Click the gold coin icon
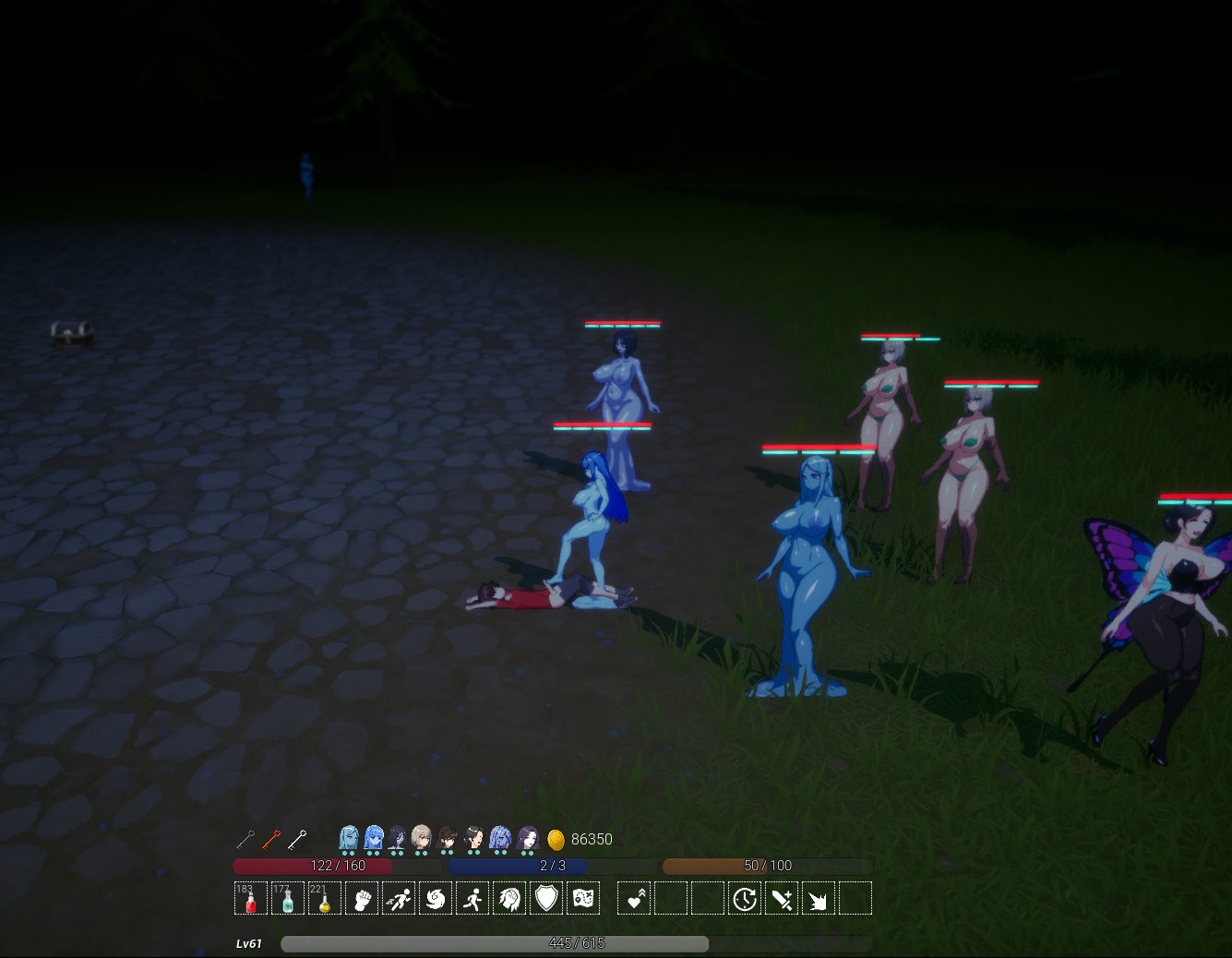Viewport: 1232px width, 958px height. pos(556,839)
